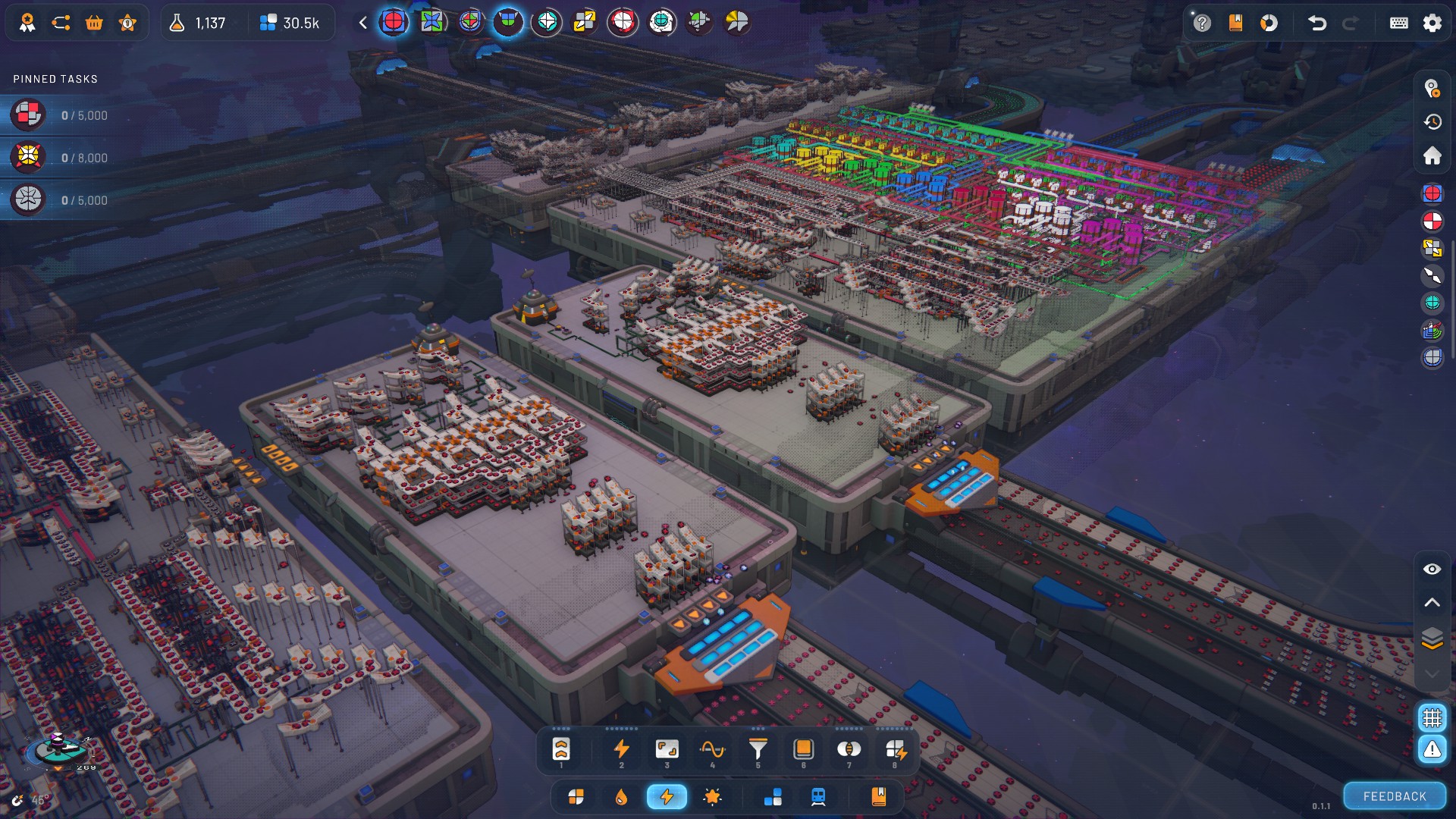Image resolution: width=1456 pixels, height=819 pixels.
Task: Move up one layer with chevron
Action: pyautogui.click(x=1432, y=603)
